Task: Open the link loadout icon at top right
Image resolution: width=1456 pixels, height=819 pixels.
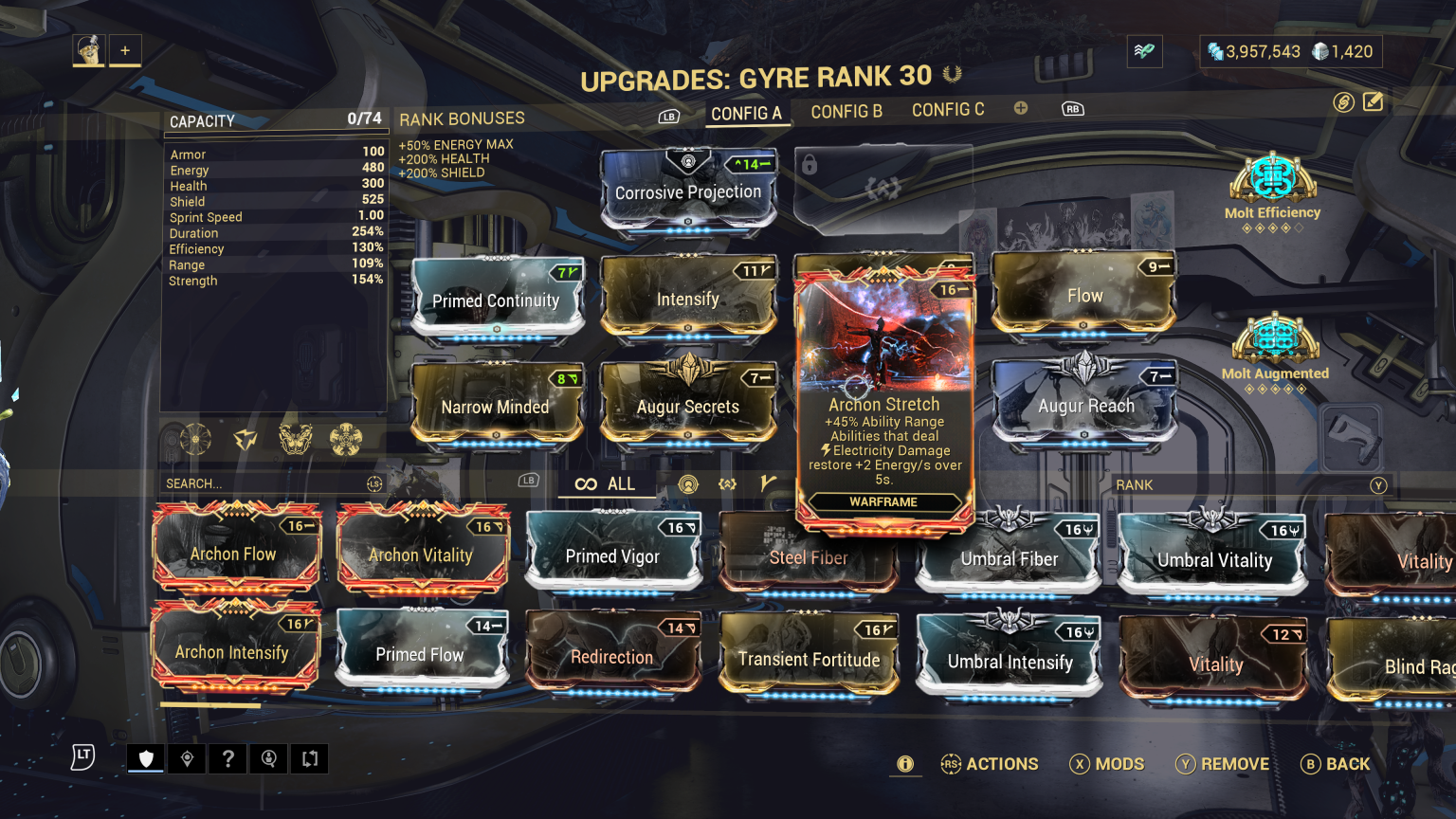Action: [1345, 102]
